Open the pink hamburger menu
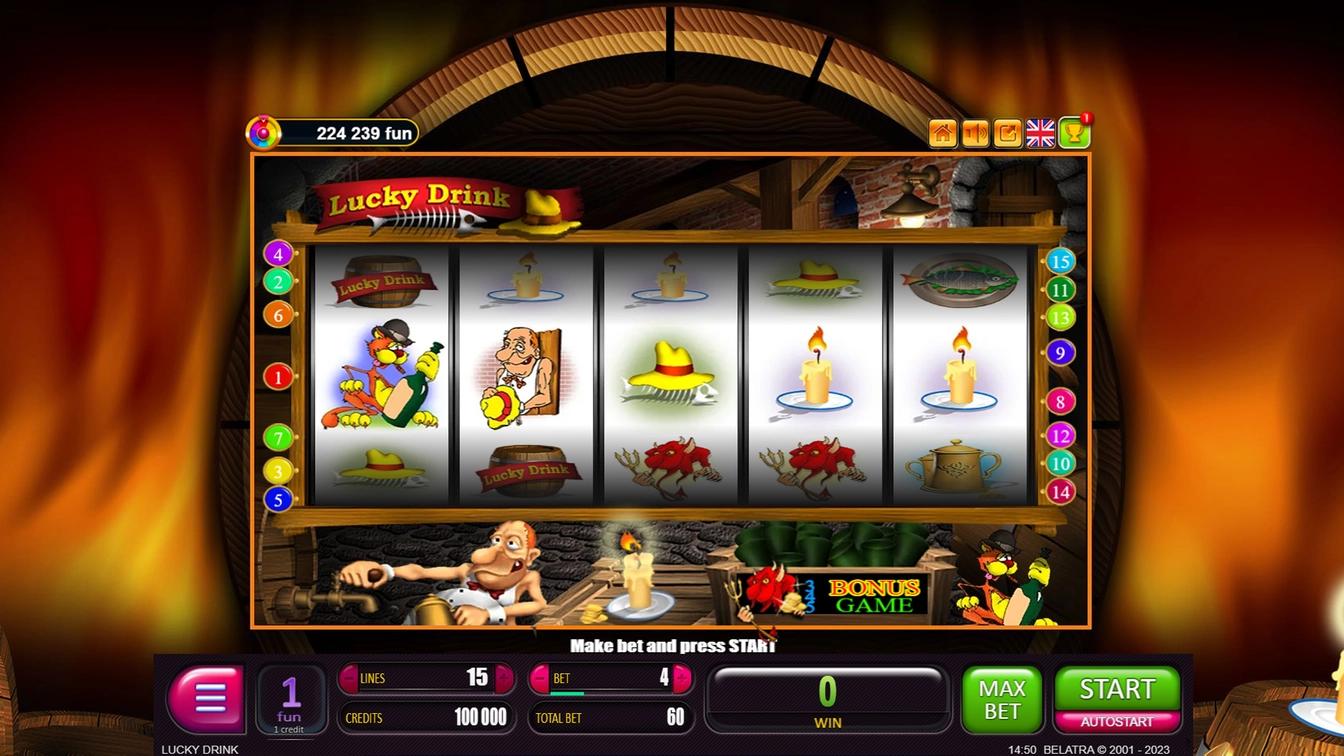The image size is (1344, 756). pyautogui.click(x=207, y=699)
